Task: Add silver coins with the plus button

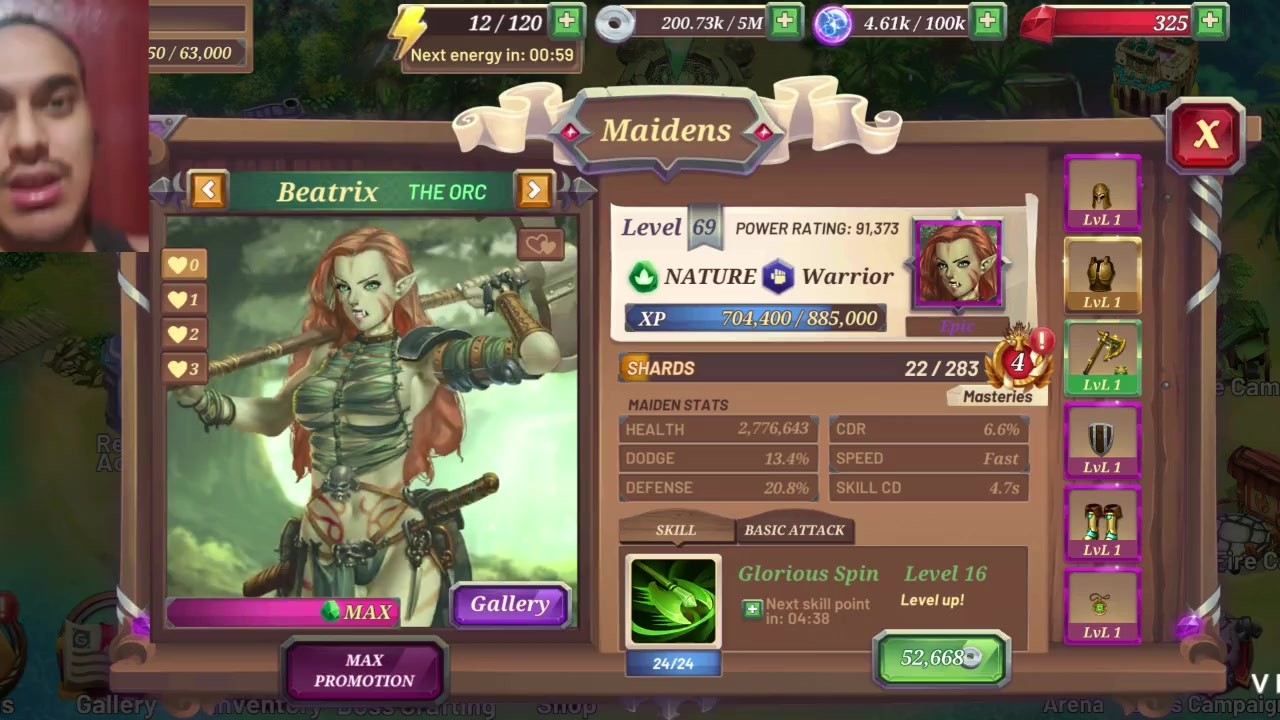Action: (784, 21)
